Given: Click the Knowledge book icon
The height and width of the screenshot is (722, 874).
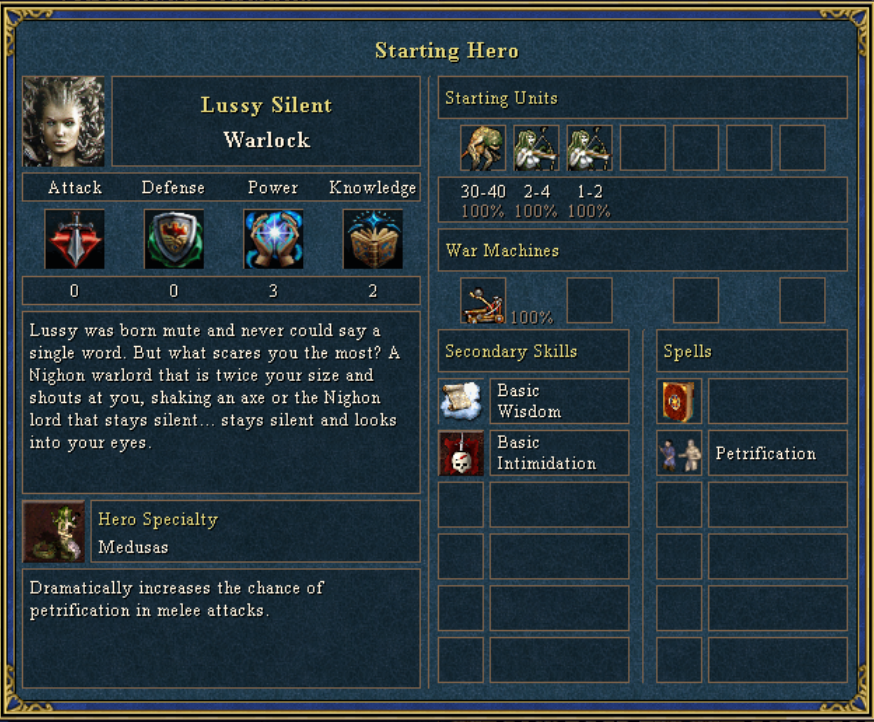Looking at the screenshot, I should (x=373, y=239).
